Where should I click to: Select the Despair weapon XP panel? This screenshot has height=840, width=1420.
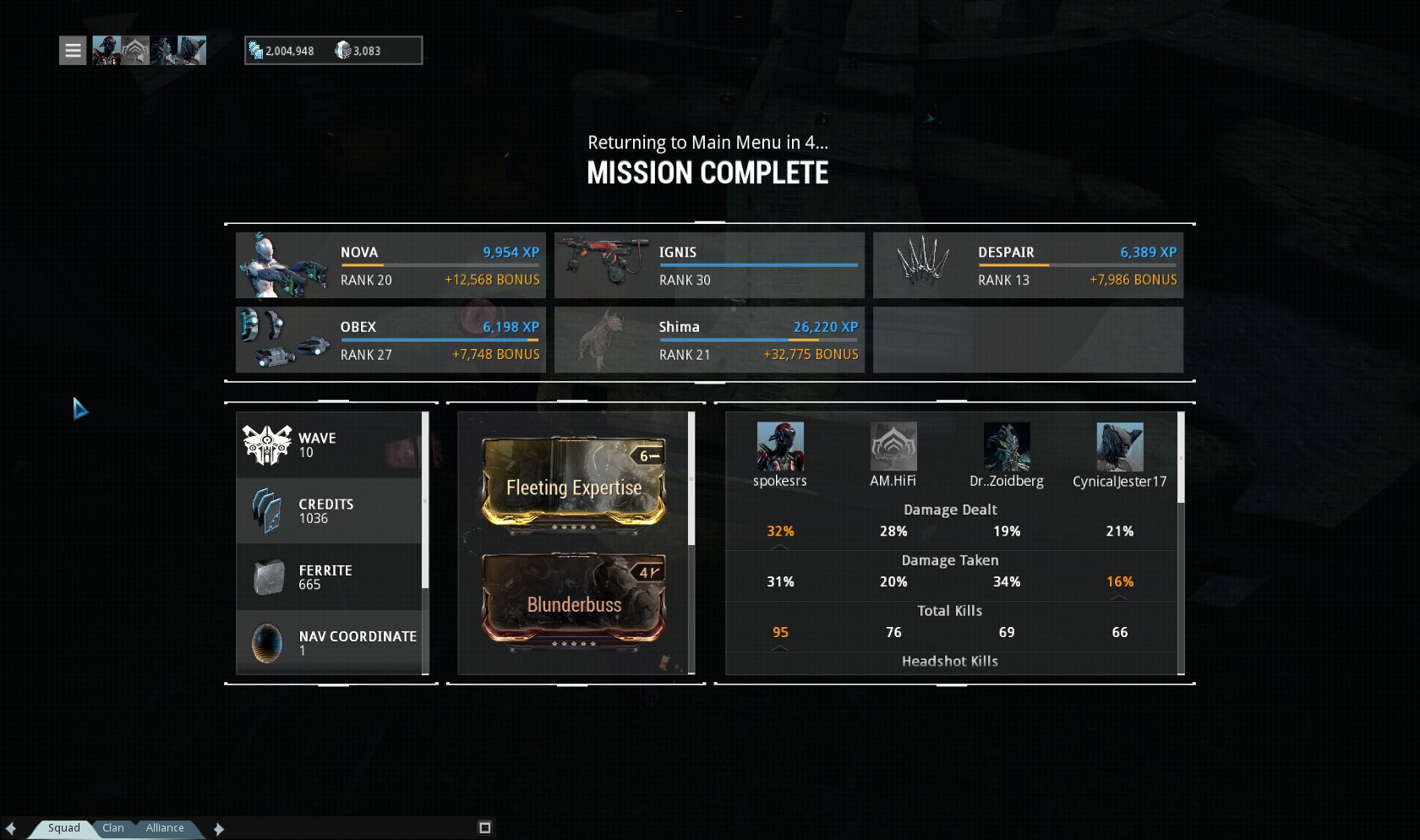click(x=1028, y=265)
